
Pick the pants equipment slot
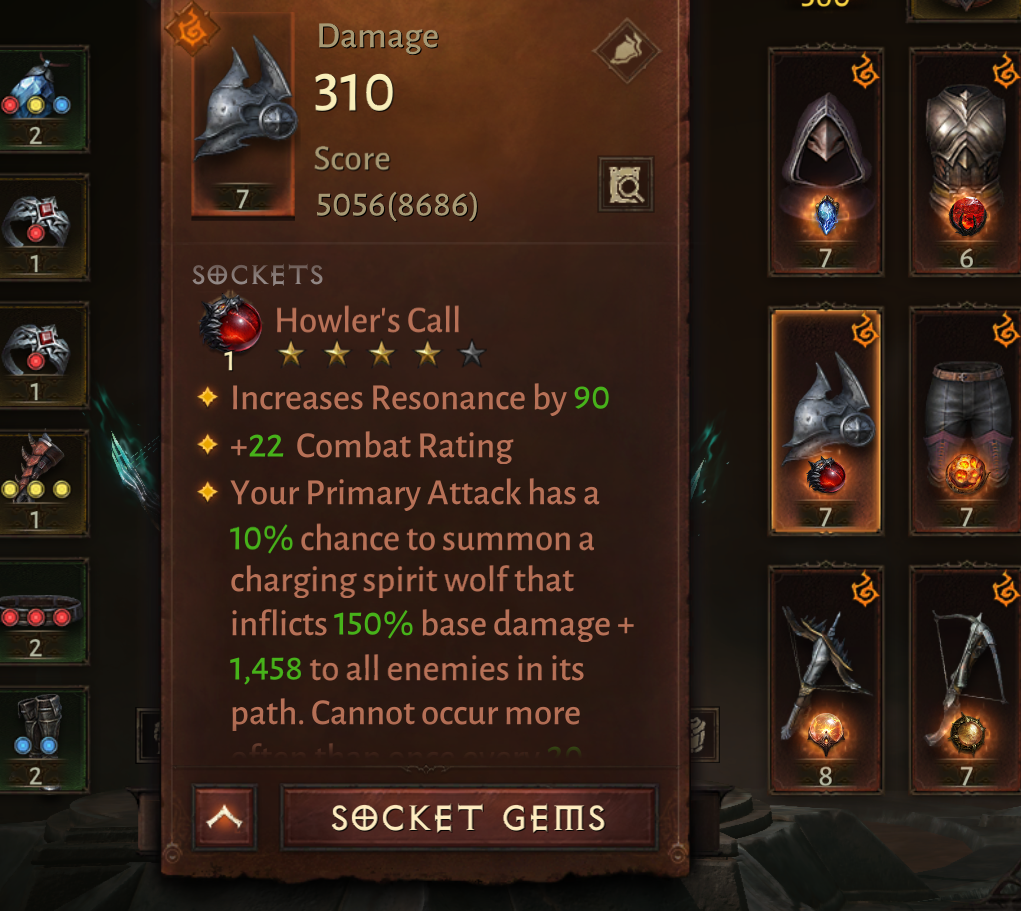point(966,421)
